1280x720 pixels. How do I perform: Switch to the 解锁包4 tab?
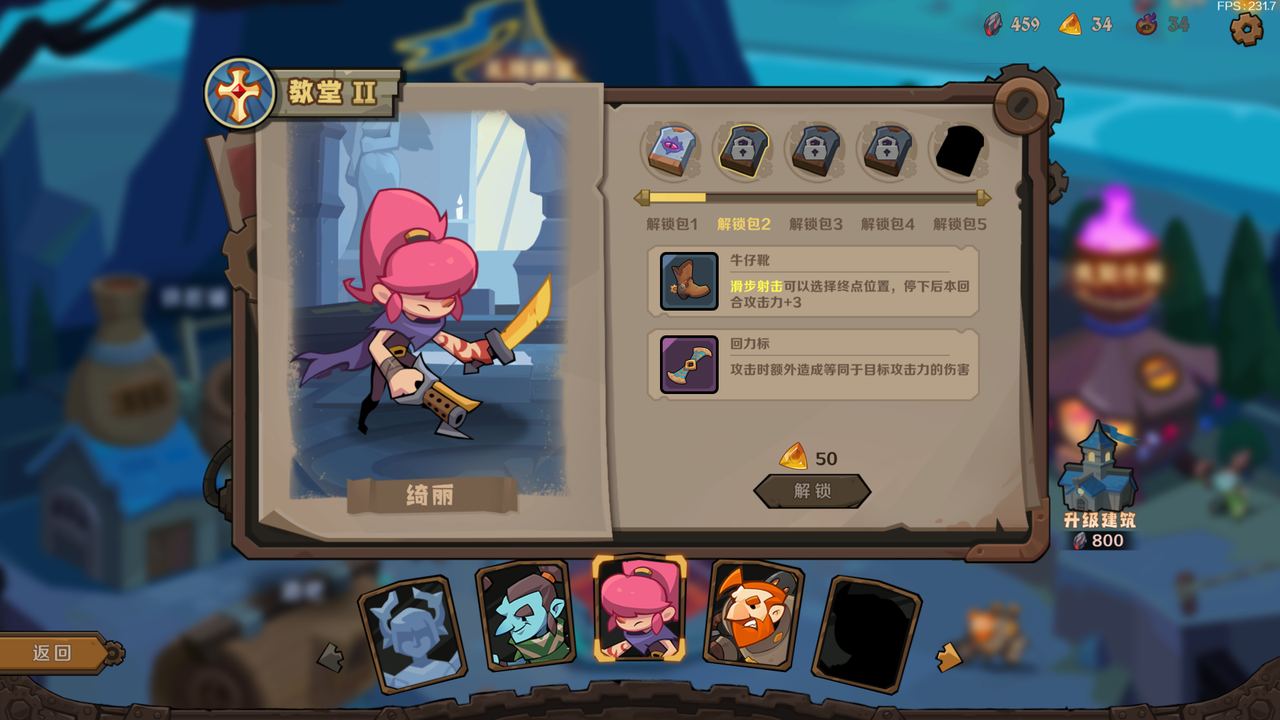(885, 224)
